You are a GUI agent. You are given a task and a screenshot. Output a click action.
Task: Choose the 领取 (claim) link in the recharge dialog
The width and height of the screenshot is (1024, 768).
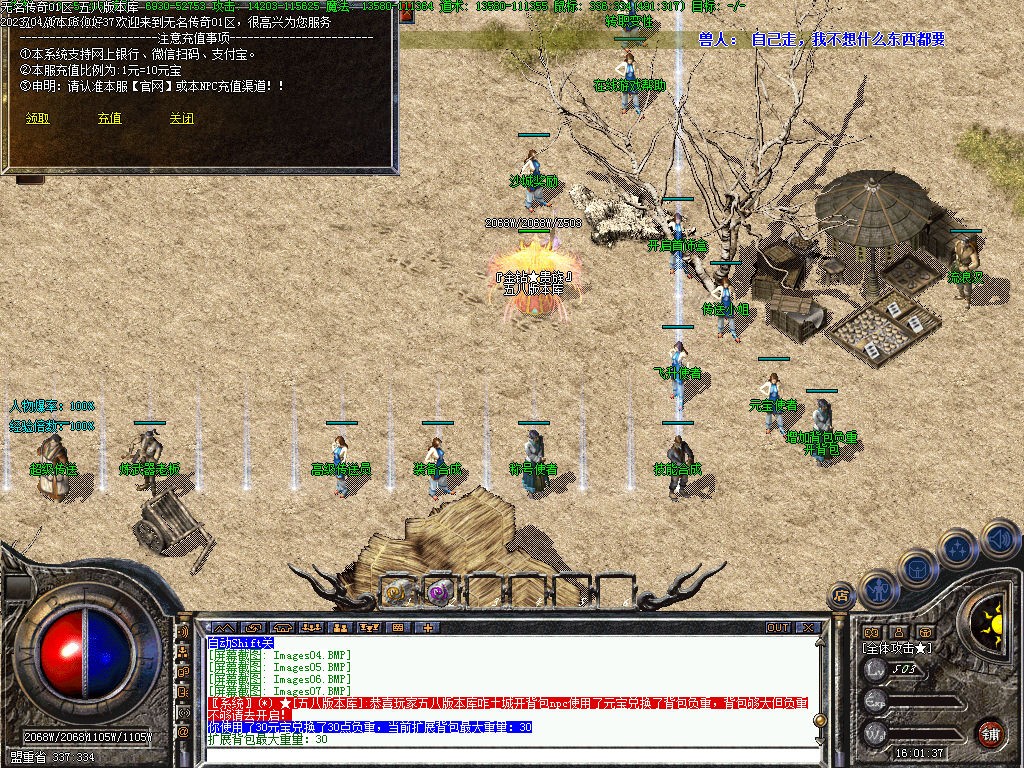tap(37, 118)
